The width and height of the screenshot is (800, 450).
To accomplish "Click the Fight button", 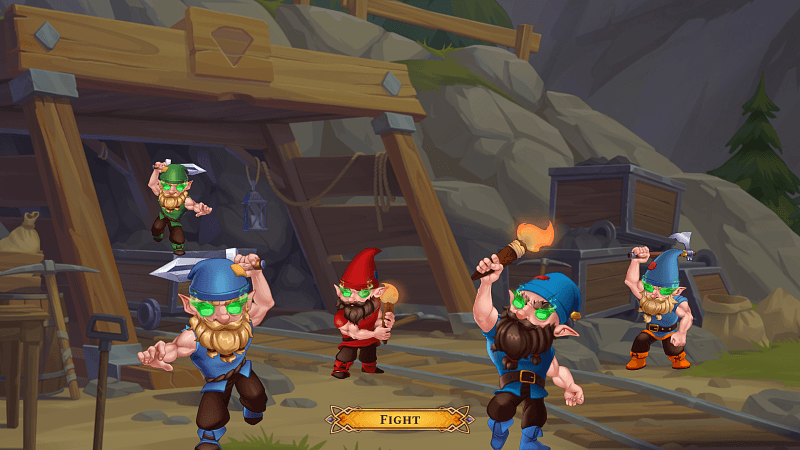I will point(400,419).
